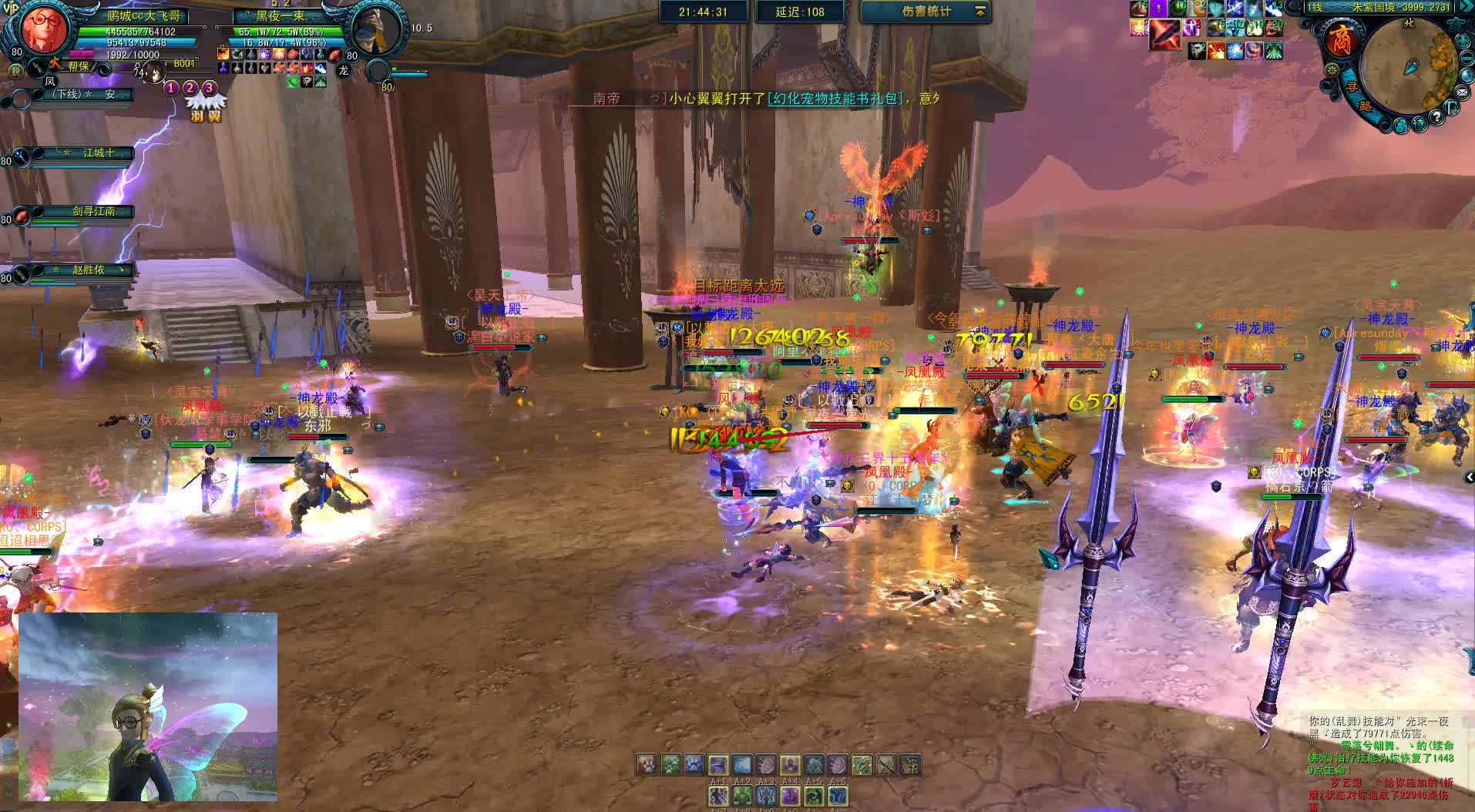The height and width of the screenshot is (812, 1475).
Task: Select party member 赵胜依
Action: [88, 270]
